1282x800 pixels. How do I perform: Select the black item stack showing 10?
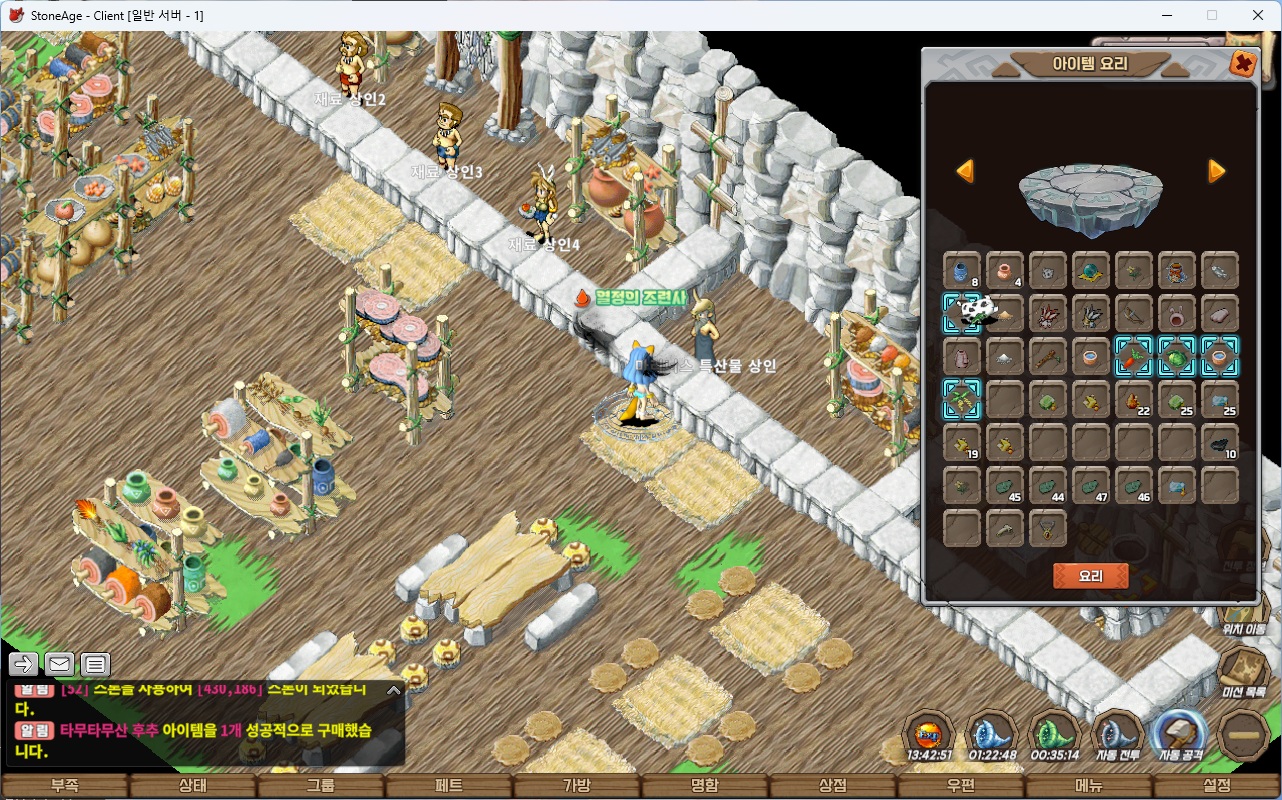click(x=1220, y=443)
